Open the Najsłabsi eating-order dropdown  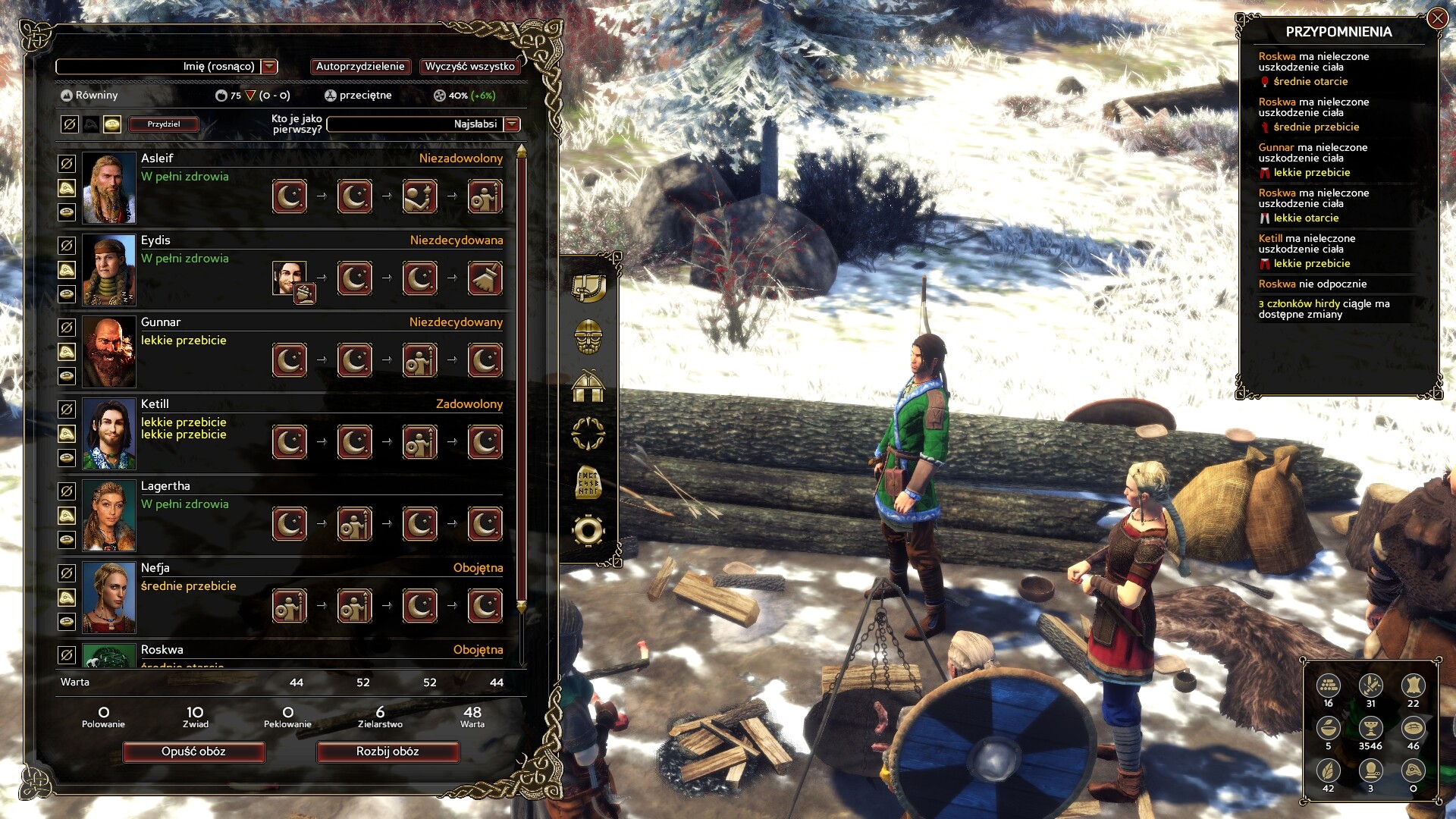tap(512, 124)
